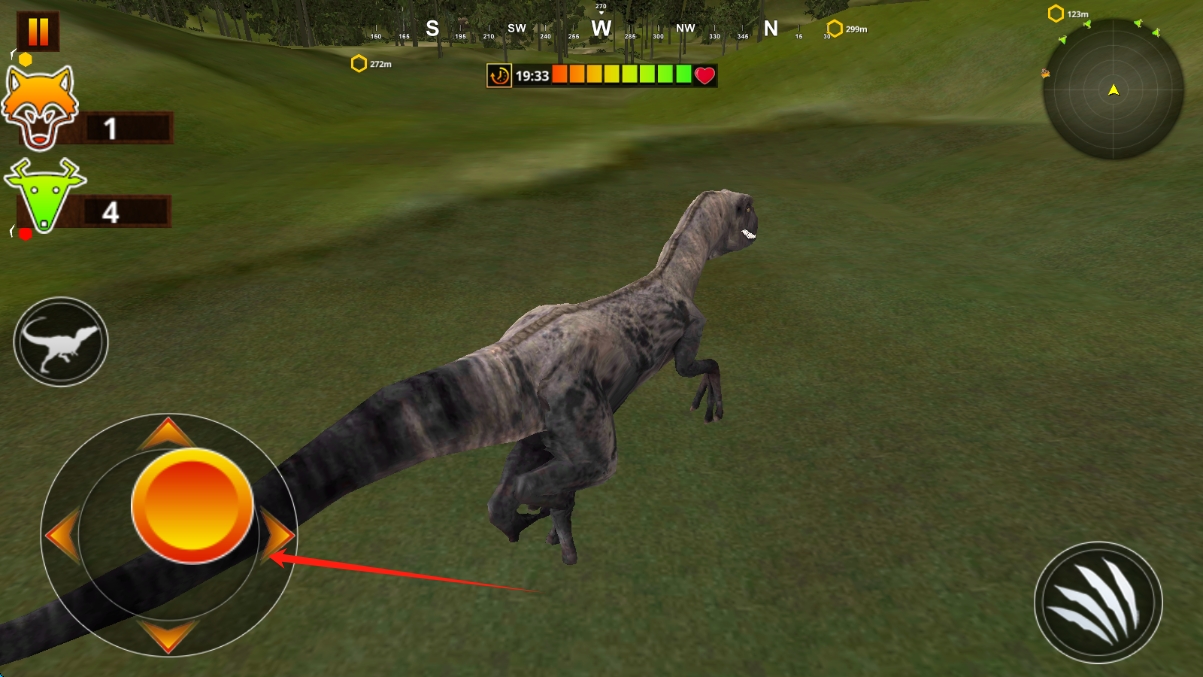
Task: Select the fox prey objective icon
Action: pyautogui.click(x=39, y=106)
